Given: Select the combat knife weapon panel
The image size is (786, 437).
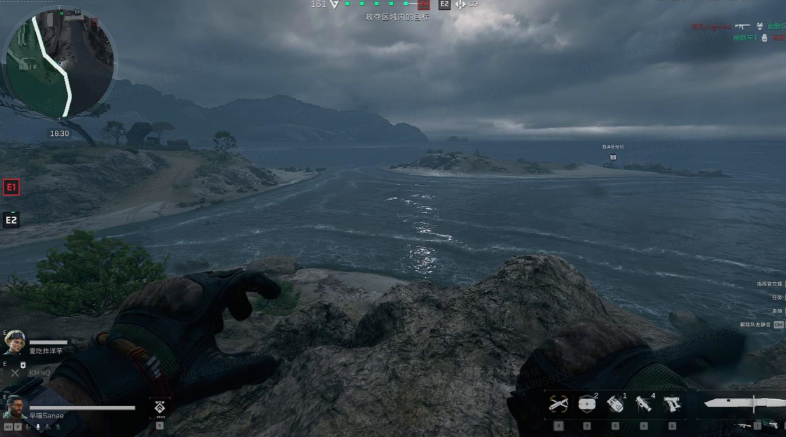Looking at the screenshot, I should pos(743,403).
